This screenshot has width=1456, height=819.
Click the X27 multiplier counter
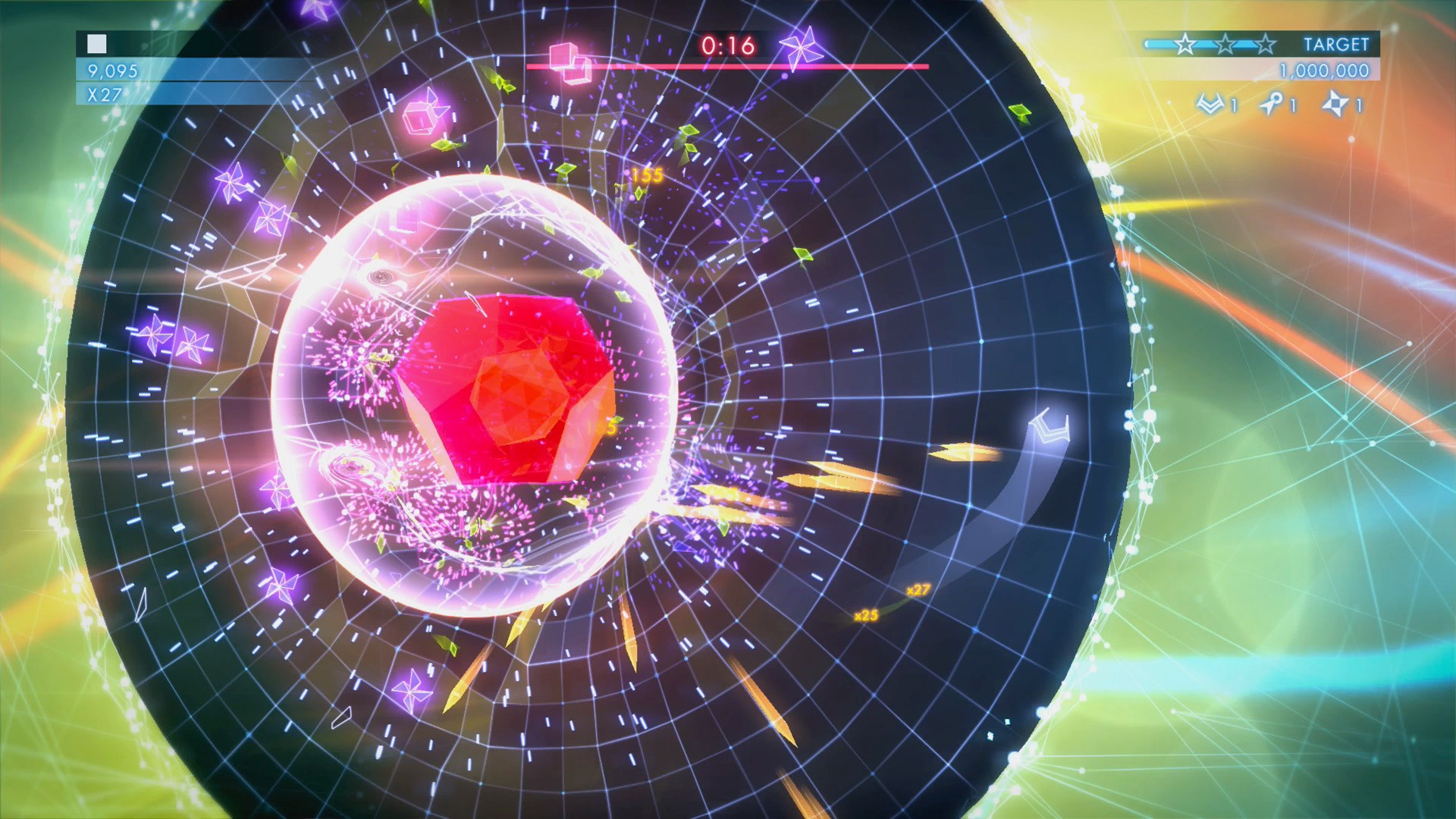click(103, 93)
